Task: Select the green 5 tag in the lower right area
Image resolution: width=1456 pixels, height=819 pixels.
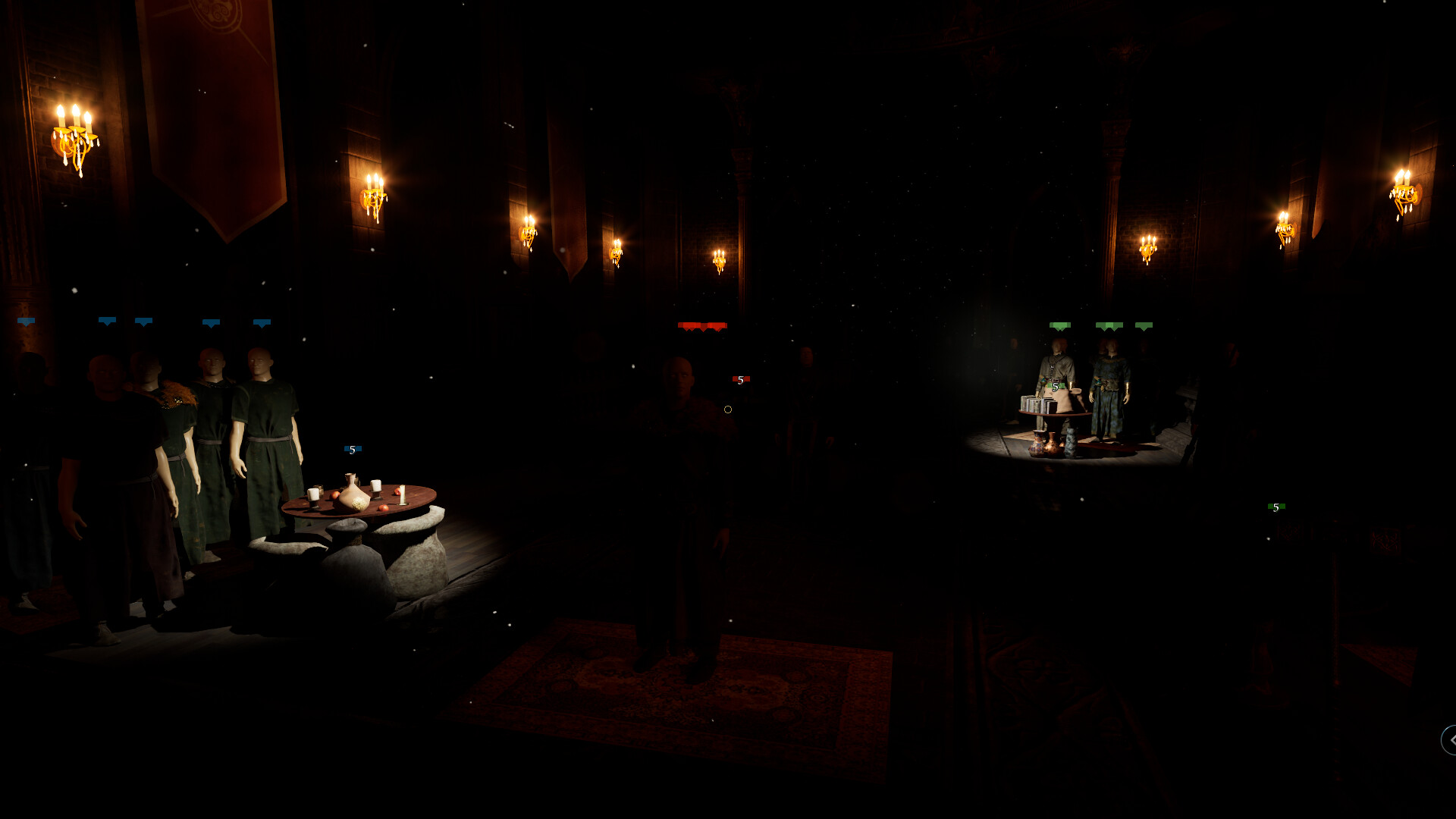Action: [1276, 507]
